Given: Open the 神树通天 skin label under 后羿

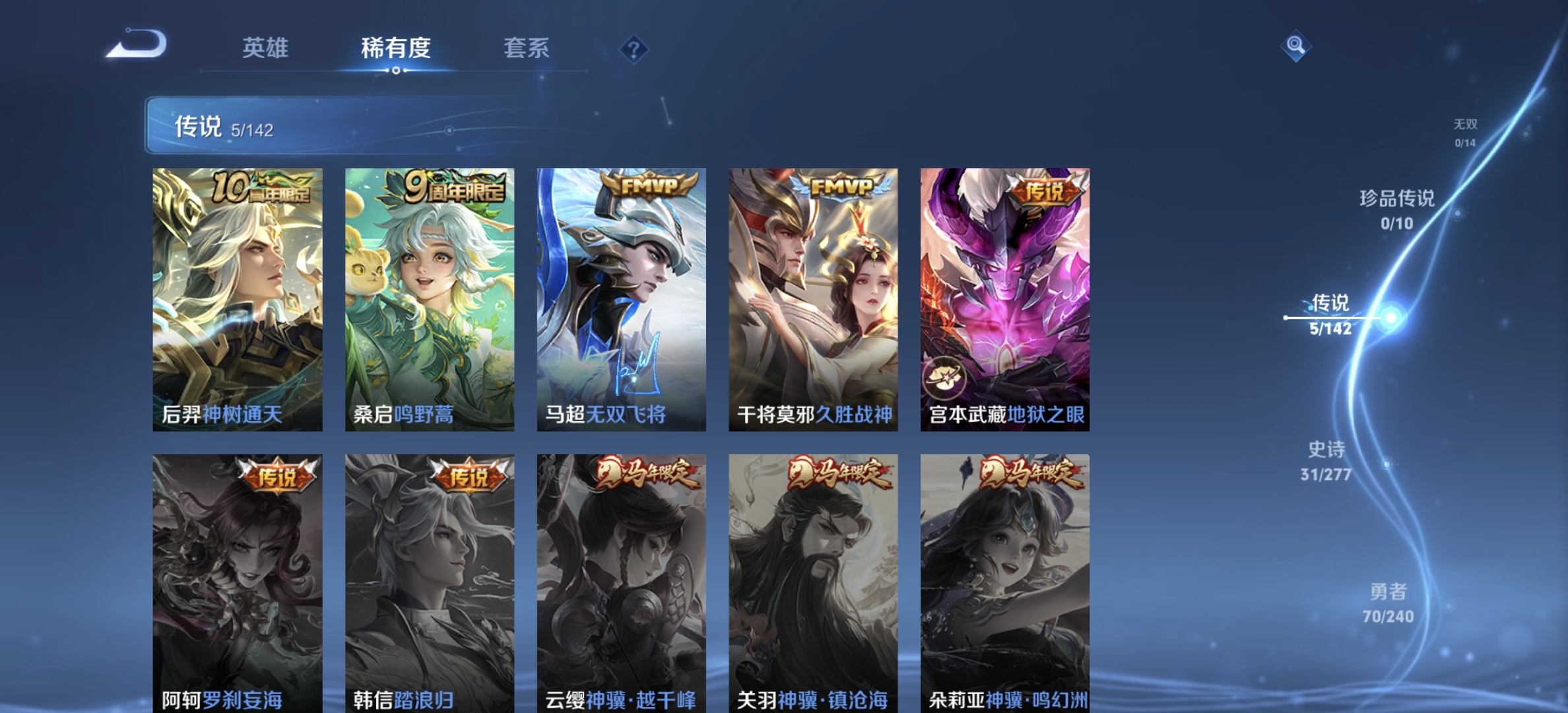Looking at the screenshot, I should click(x=240, y=414).
